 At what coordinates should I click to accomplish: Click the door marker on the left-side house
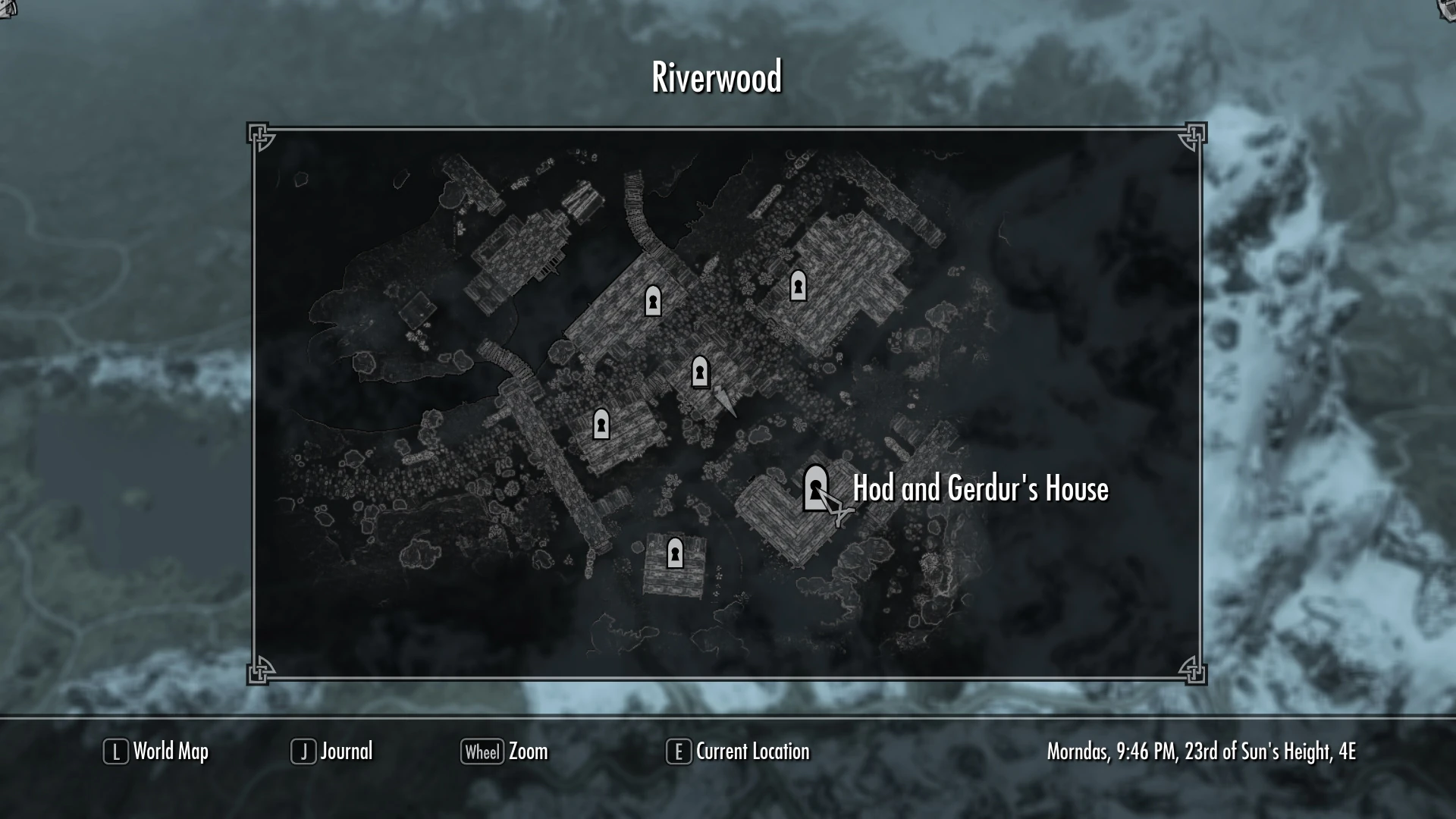click(601, 425)
